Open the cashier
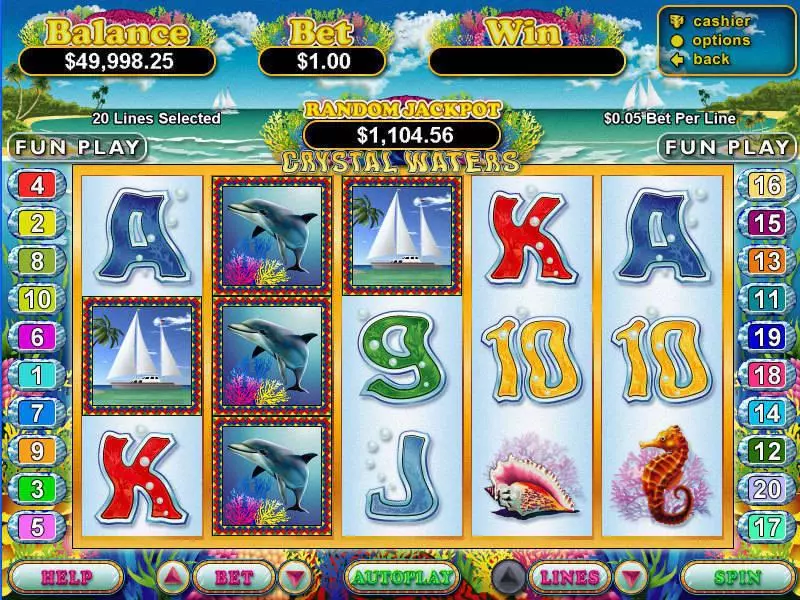 point(720,21)
